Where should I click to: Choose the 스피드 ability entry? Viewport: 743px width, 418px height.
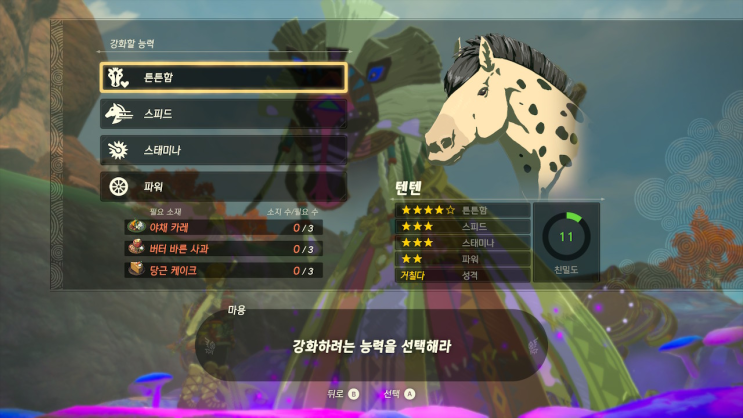tap(223, 113)
